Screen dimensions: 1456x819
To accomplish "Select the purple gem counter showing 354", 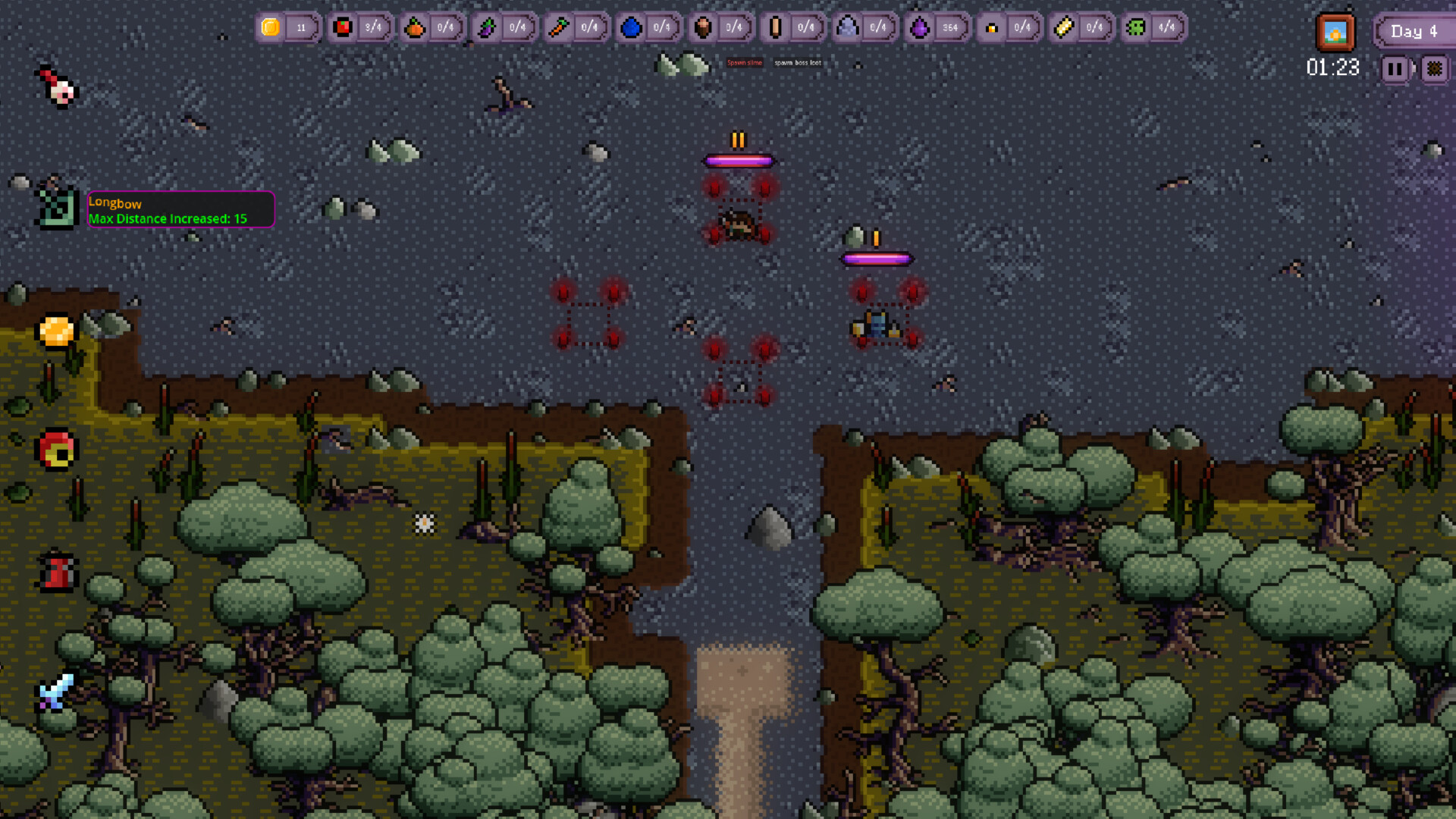I will click(x=919, y=27).
